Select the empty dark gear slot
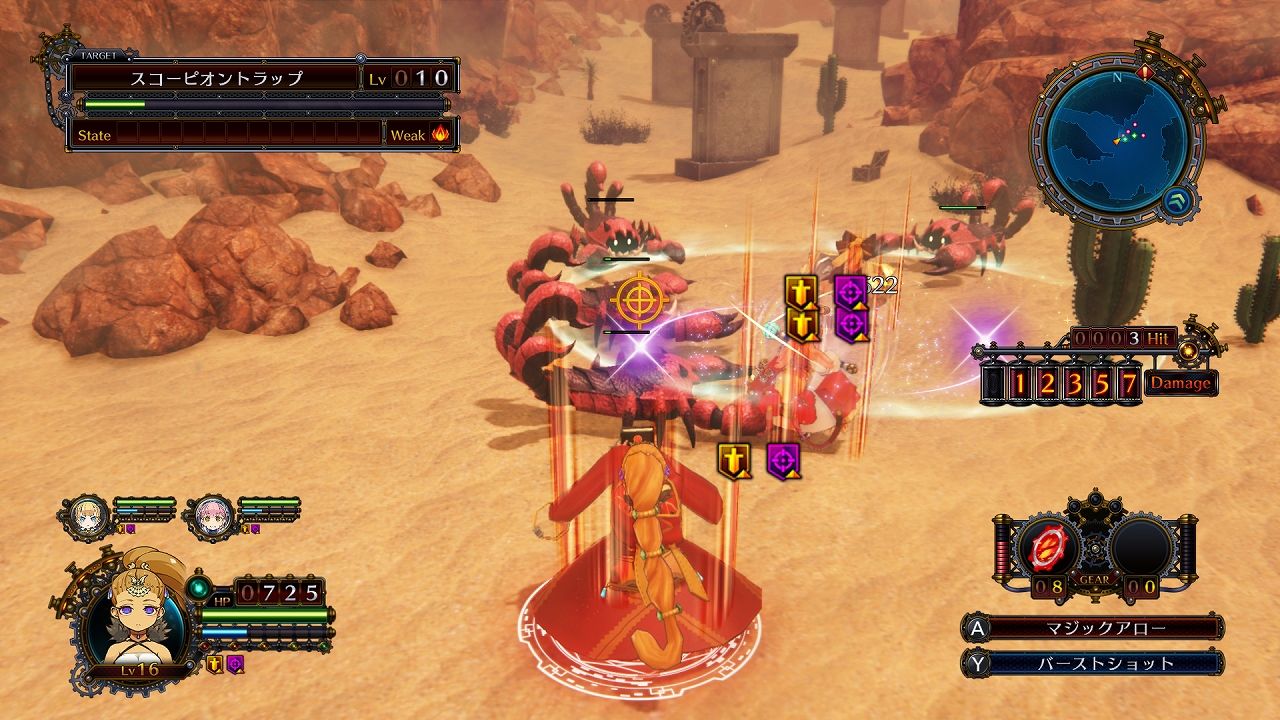 [1142, 546]
